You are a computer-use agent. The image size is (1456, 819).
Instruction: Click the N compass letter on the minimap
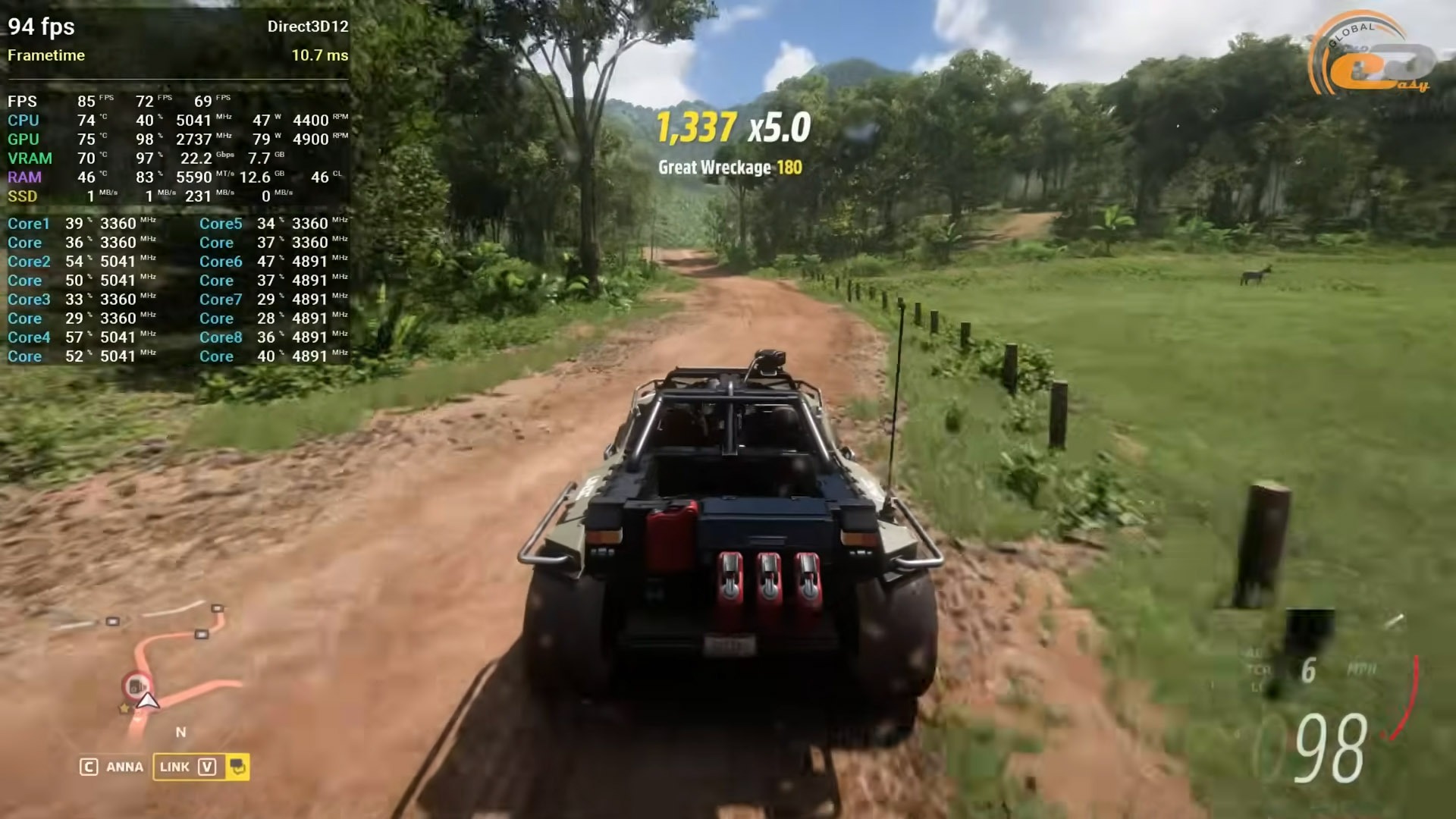pyautogui.click(x=180, y=733)
